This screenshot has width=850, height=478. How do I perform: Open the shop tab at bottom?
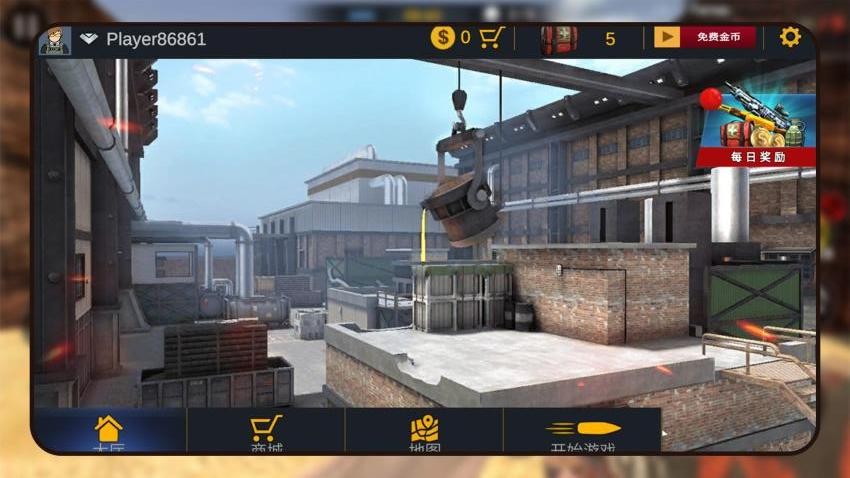tap(265, 432)
